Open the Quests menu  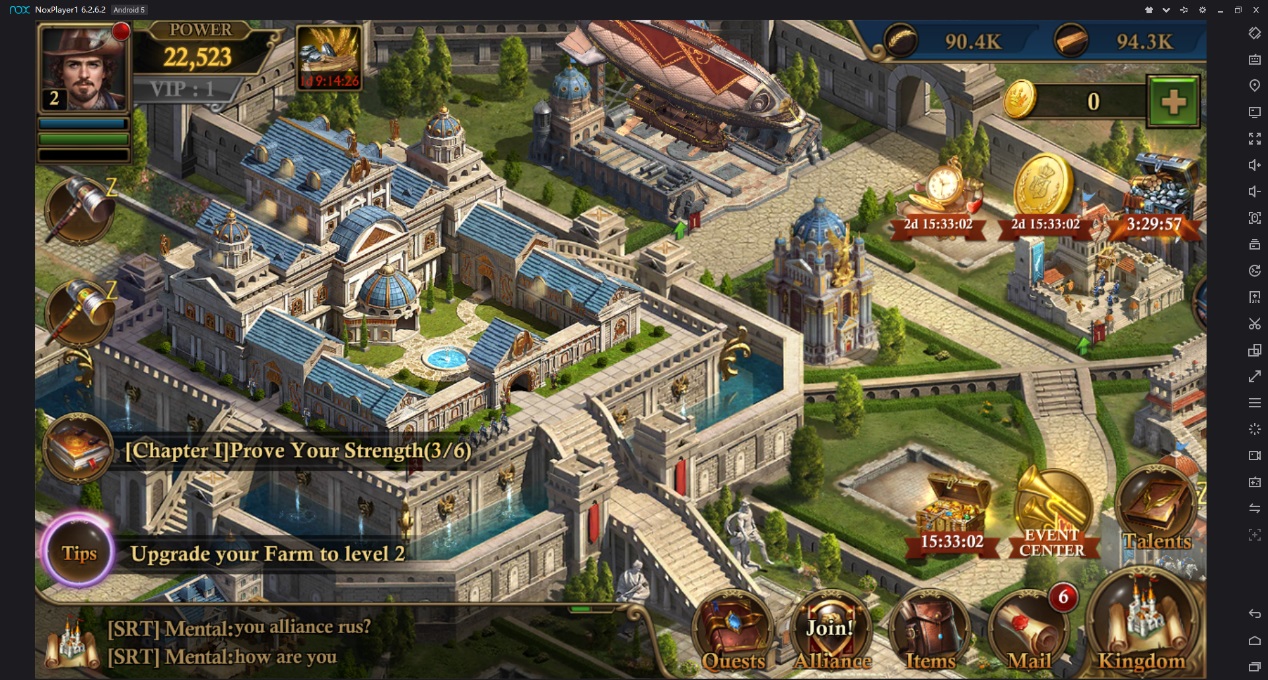click(733, 632)
